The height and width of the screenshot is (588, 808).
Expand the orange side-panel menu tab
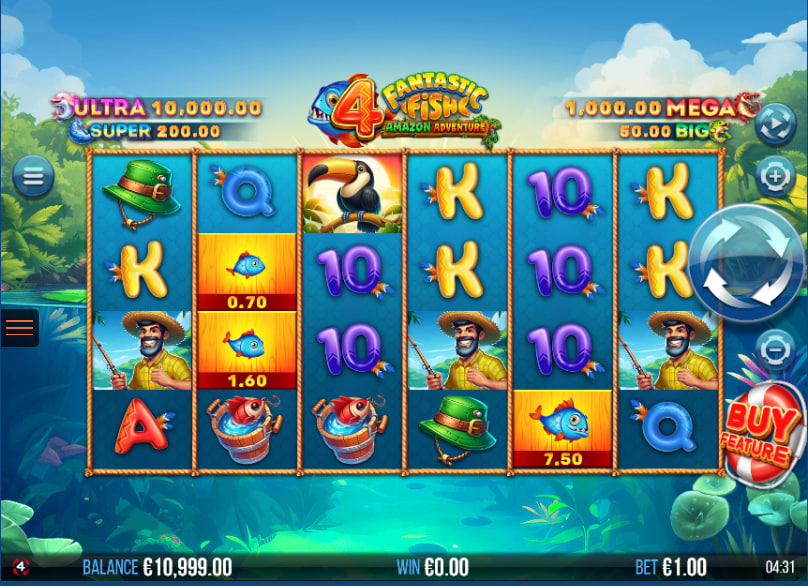click(19, 327)
